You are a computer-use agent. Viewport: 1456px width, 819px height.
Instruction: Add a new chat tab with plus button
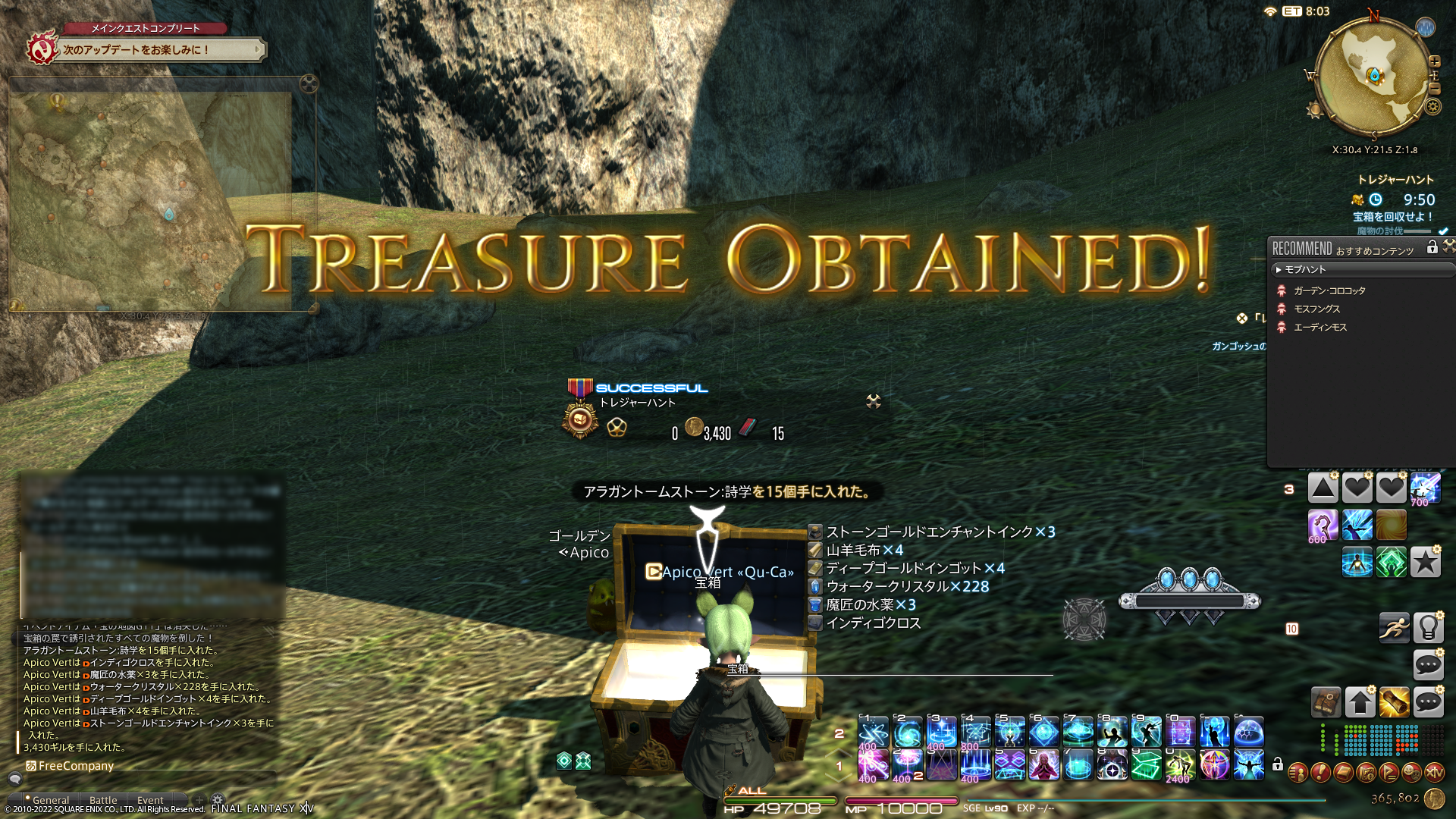click(x=199, y=799)
